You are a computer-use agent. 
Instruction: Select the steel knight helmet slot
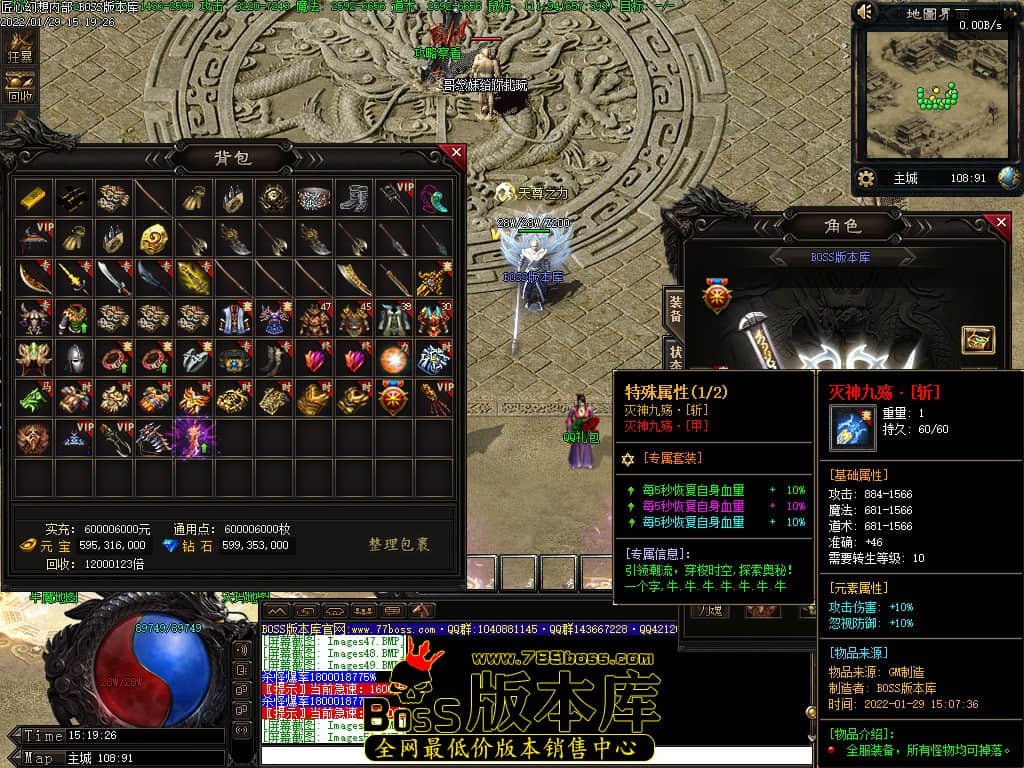(x=73, y=359)
